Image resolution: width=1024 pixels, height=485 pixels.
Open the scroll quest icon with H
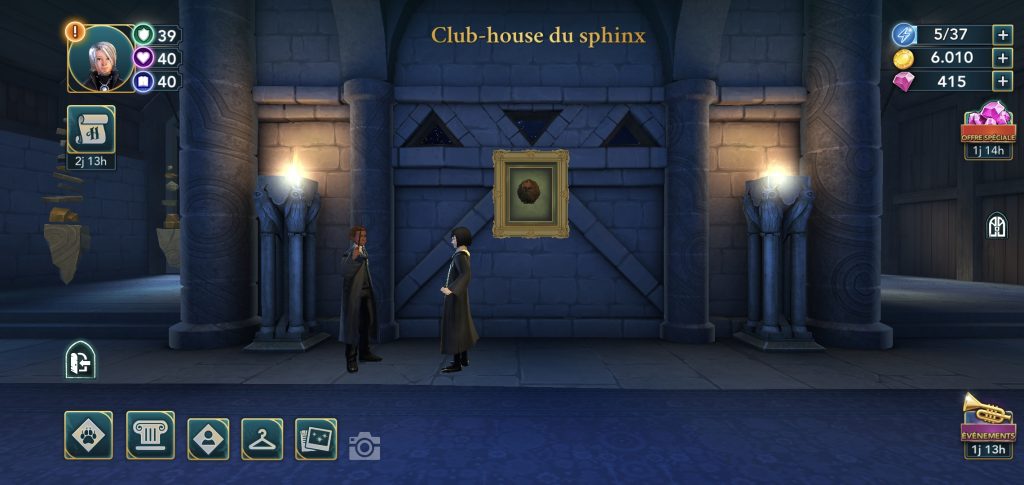click(x=91, y=130)
